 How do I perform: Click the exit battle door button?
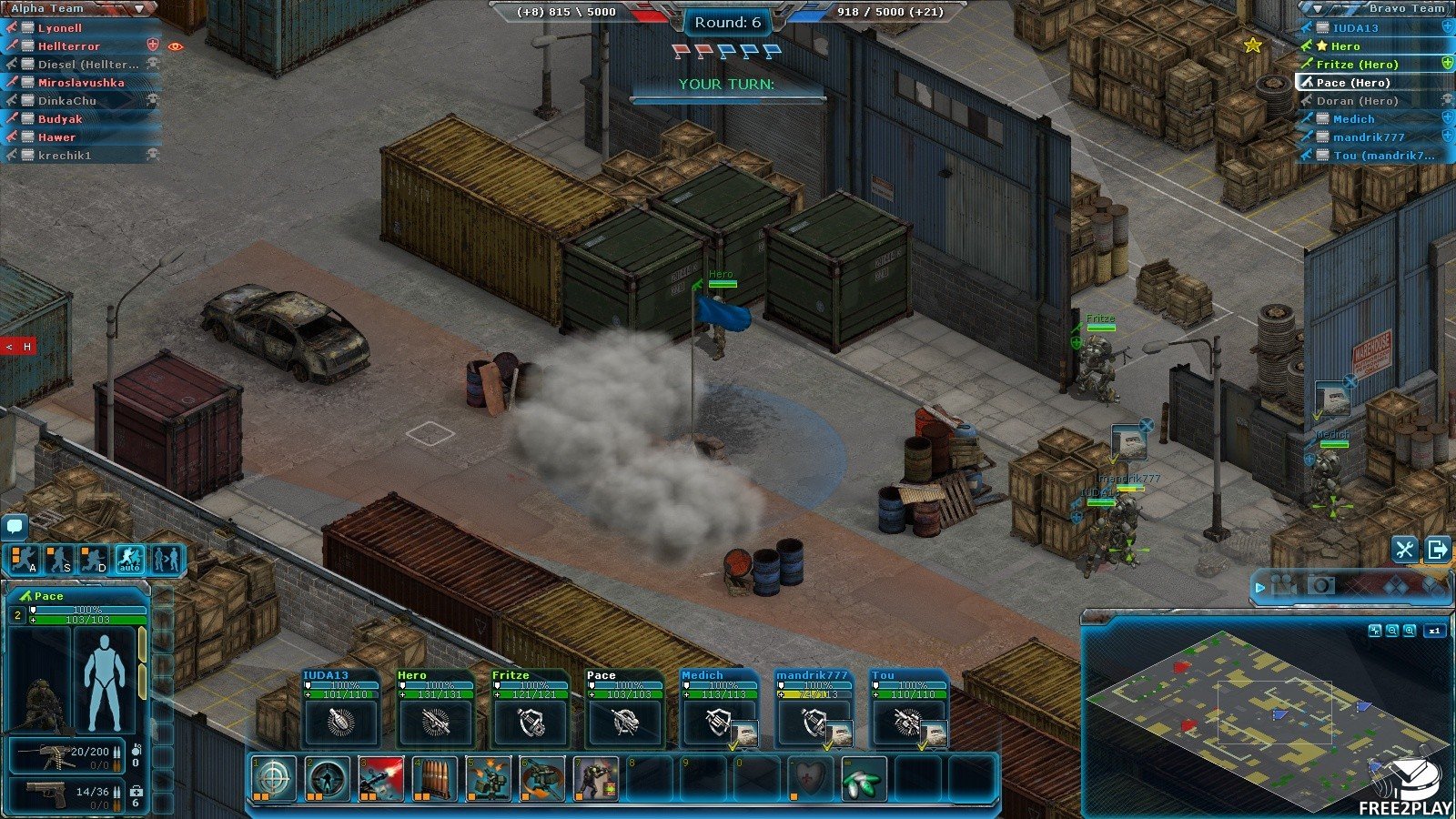coord(1438,549)
